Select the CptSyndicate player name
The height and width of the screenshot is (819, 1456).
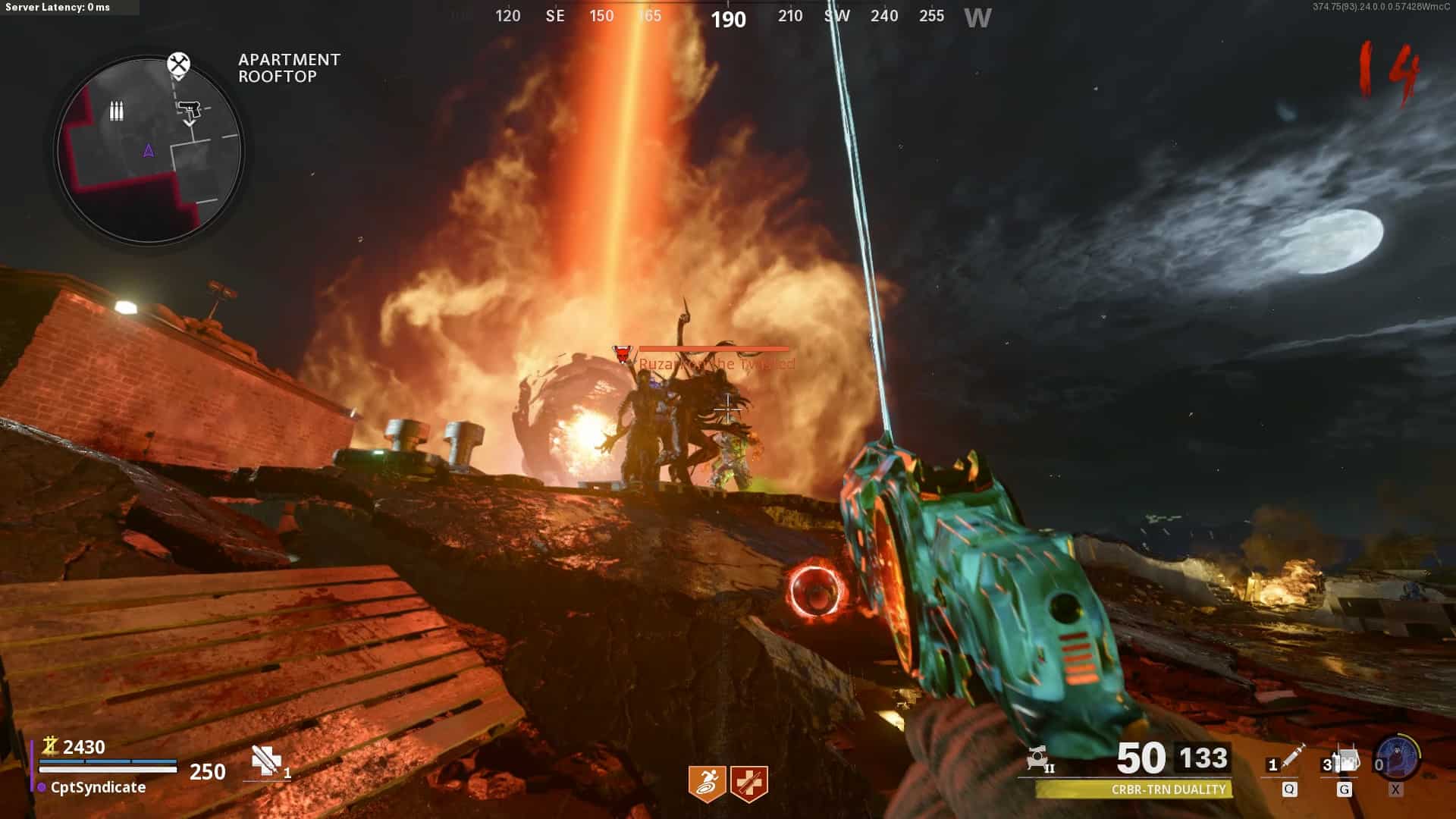pos(98,788)
